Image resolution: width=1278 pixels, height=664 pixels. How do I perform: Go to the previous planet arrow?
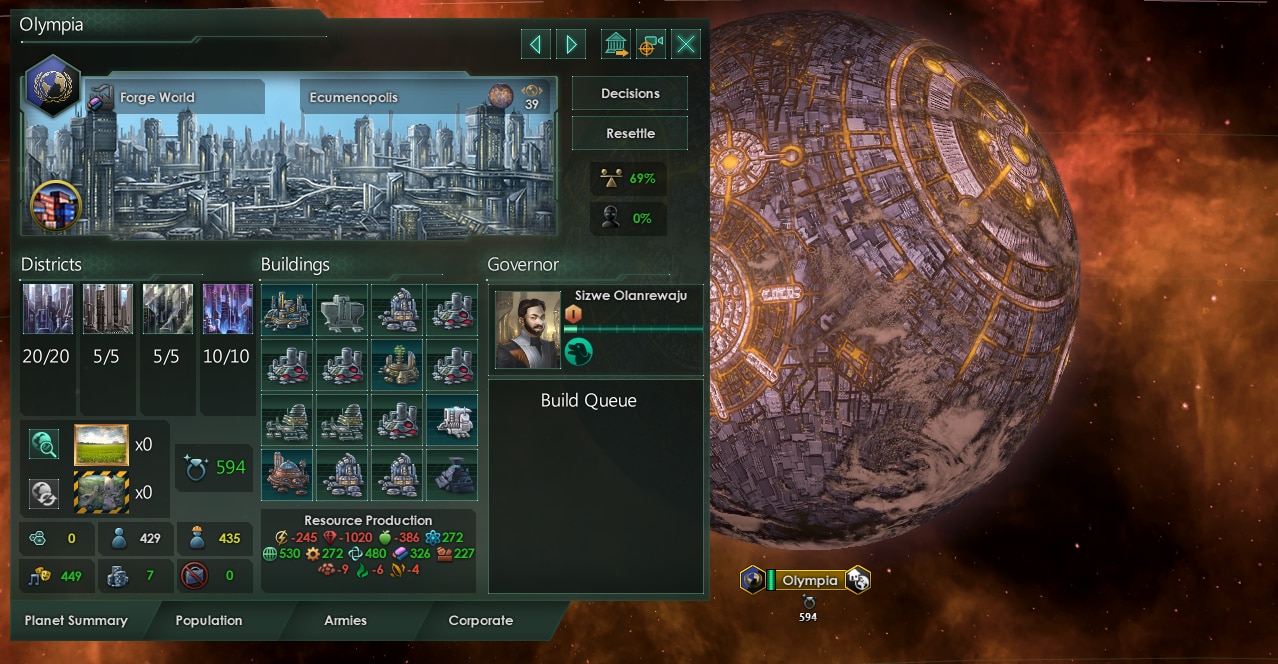click(x=536, y=44)
